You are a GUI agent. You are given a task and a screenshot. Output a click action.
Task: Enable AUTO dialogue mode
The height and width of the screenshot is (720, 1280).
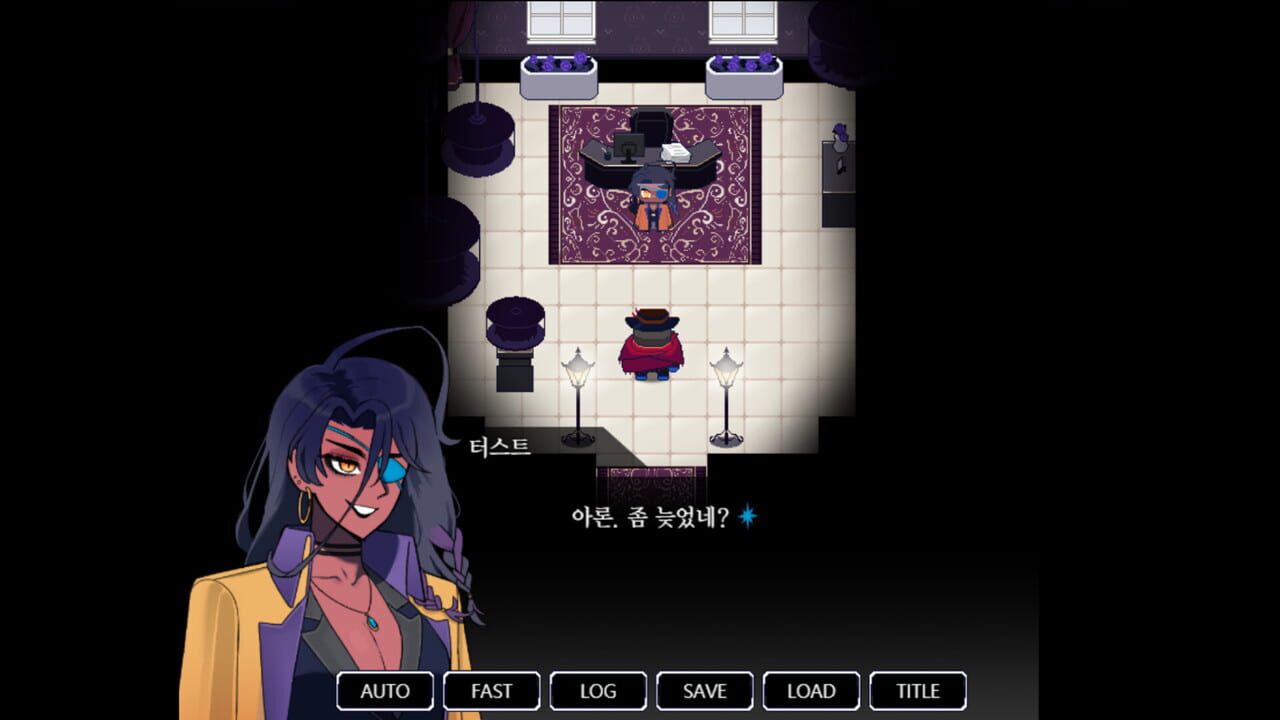pos(385,691)
